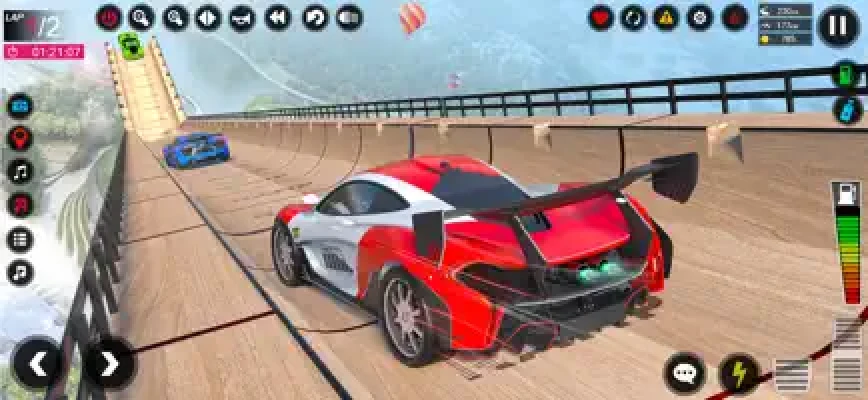Pause the race with the pause button
Image resolution: width=868 pixels, height=400 pixels.
coord(837,25)
